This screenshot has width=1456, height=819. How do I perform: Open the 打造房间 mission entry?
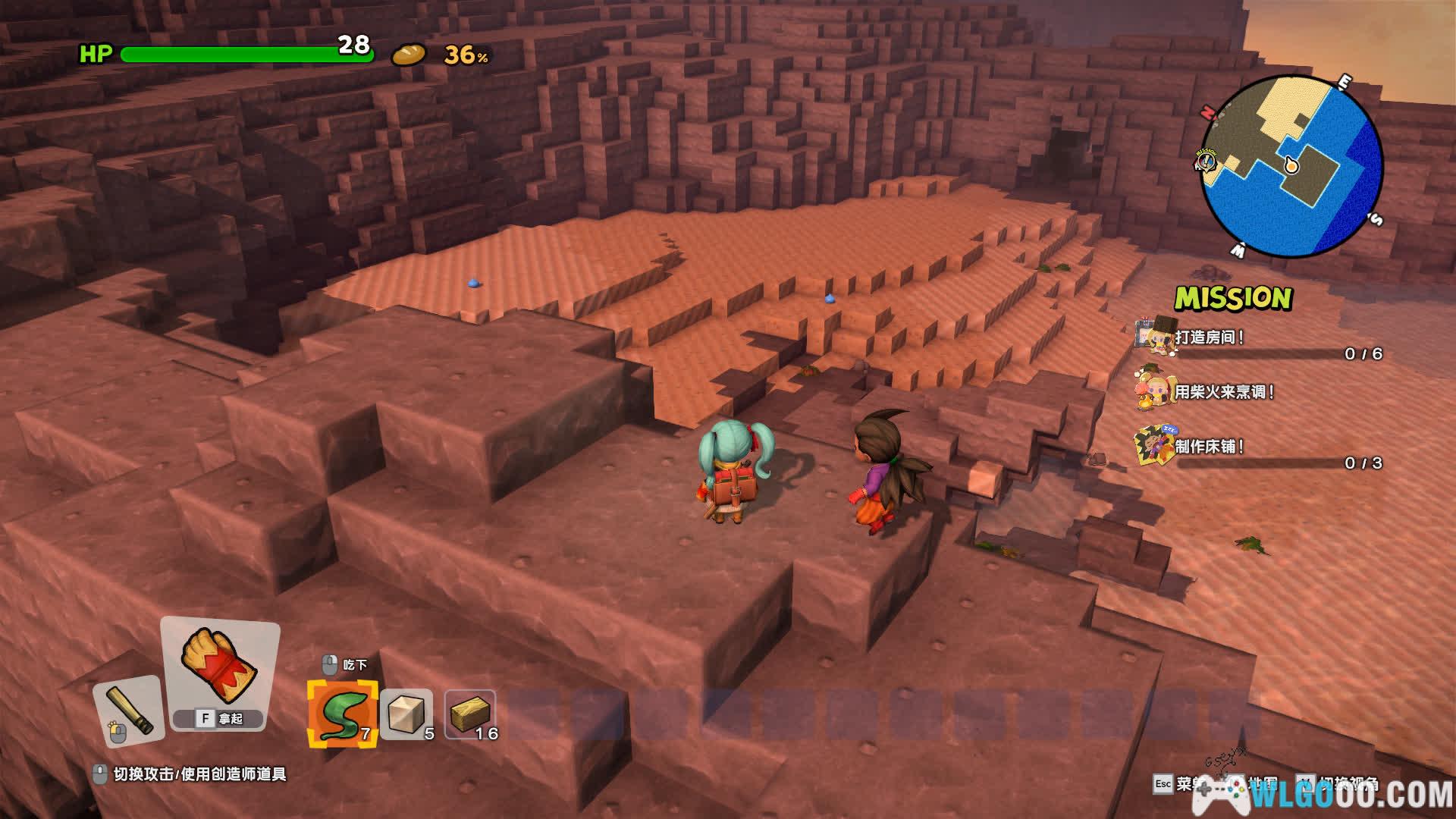(1209, 337)
